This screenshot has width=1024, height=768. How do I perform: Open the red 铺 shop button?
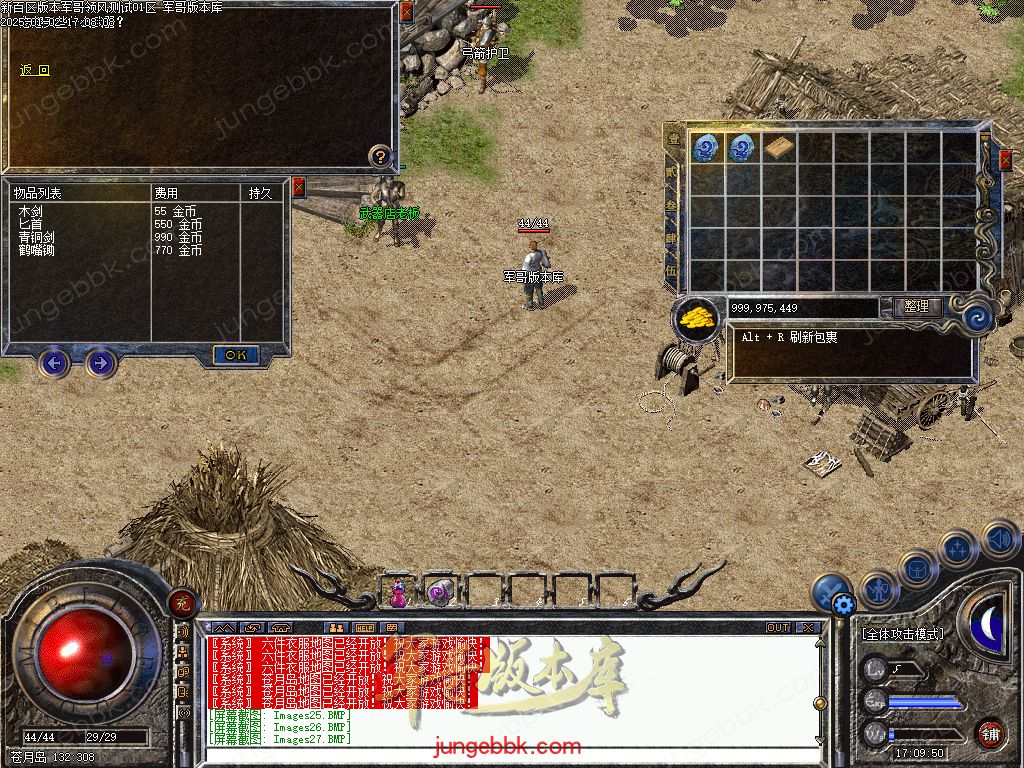(991, 733)
